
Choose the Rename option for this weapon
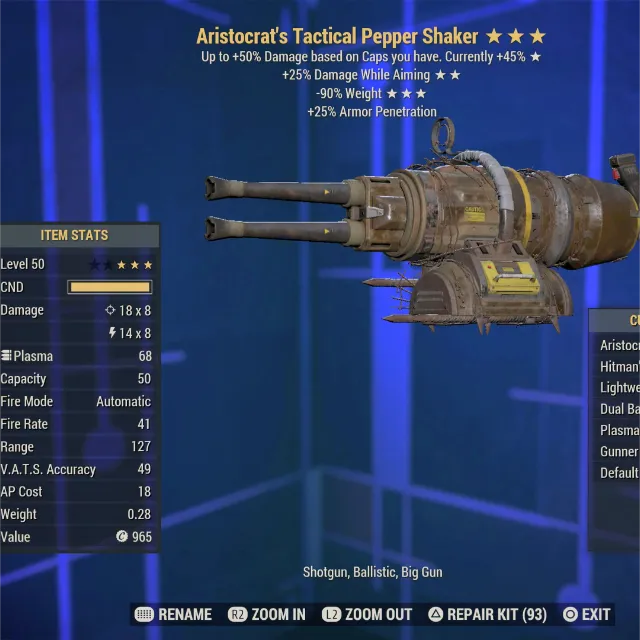tap(173, 614)
